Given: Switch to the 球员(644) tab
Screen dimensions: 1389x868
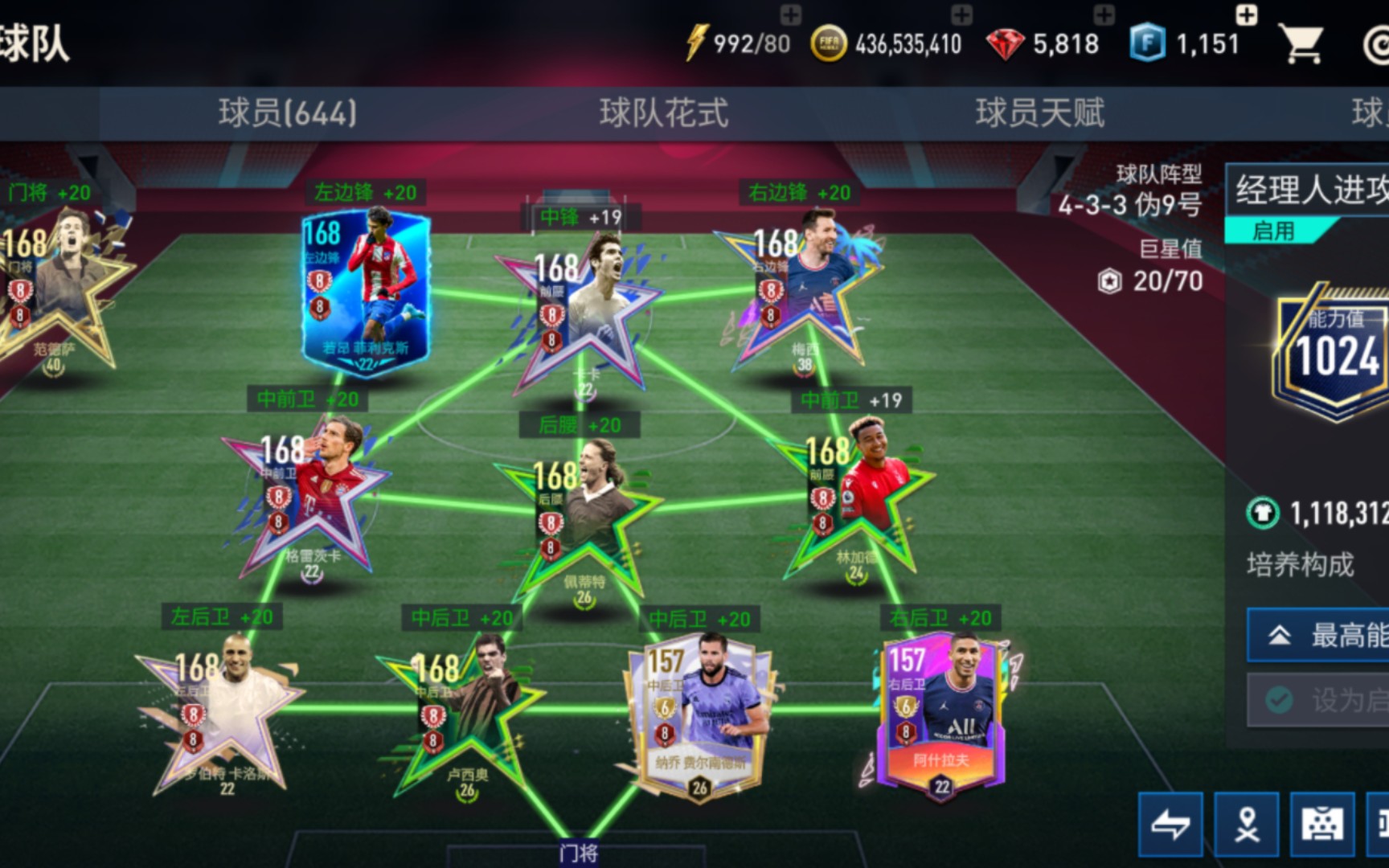Looking at the screenshot, I should pyautogui.click(x=287, y=113).
